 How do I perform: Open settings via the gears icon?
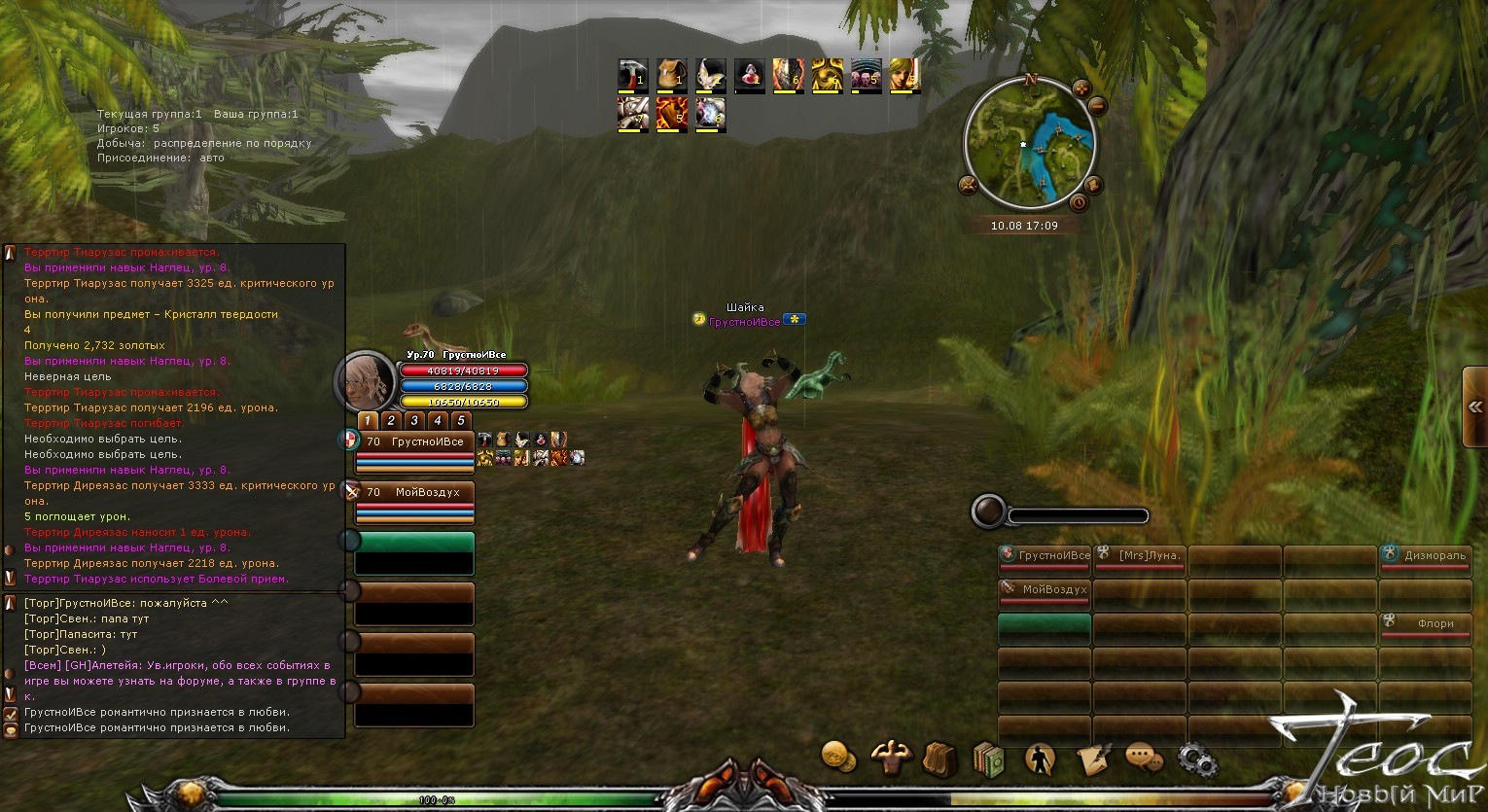1196,760
